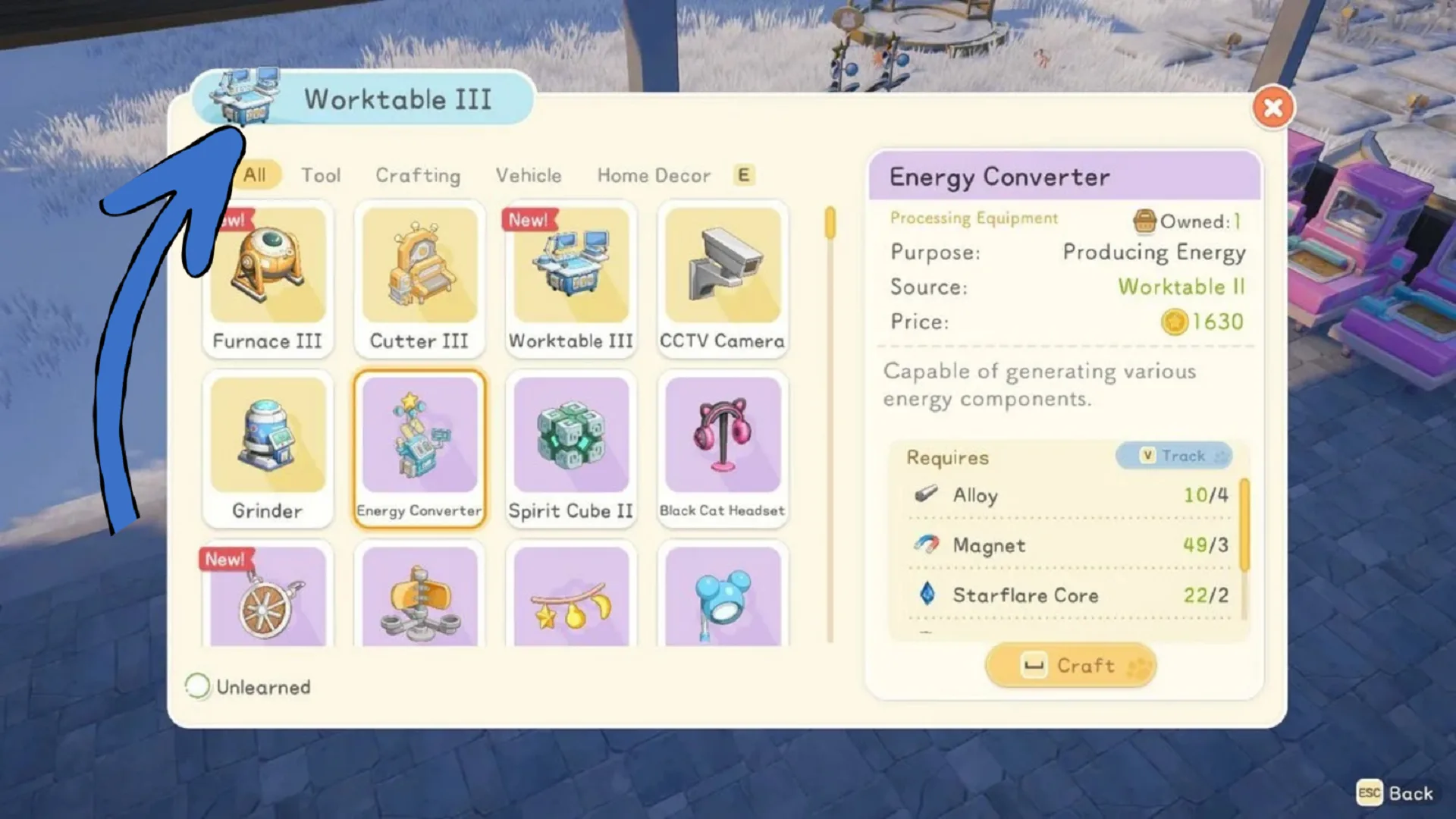Show the Vehicle category
Image resolution: width=1456 pixels, height=819 pixels.
[x=529, y=175]
